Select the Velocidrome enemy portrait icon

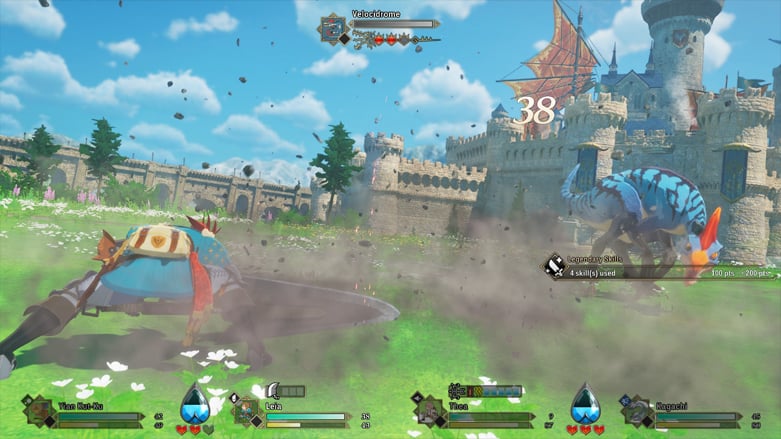333,28
